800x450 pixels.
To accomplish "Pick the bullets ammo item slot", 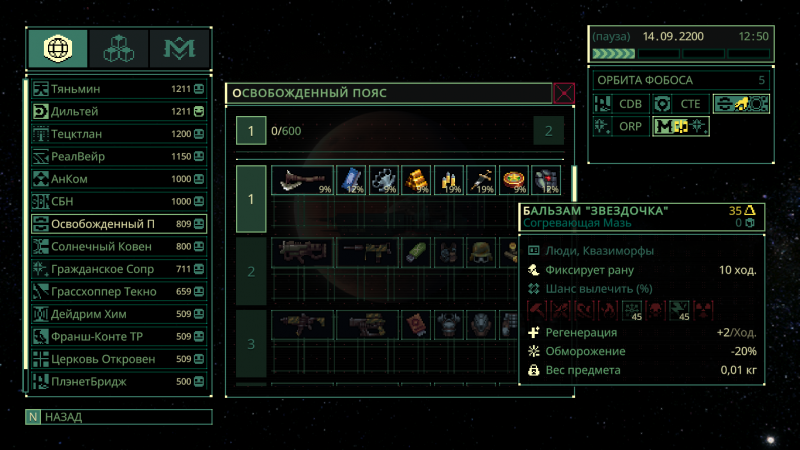I will point(449,181).
